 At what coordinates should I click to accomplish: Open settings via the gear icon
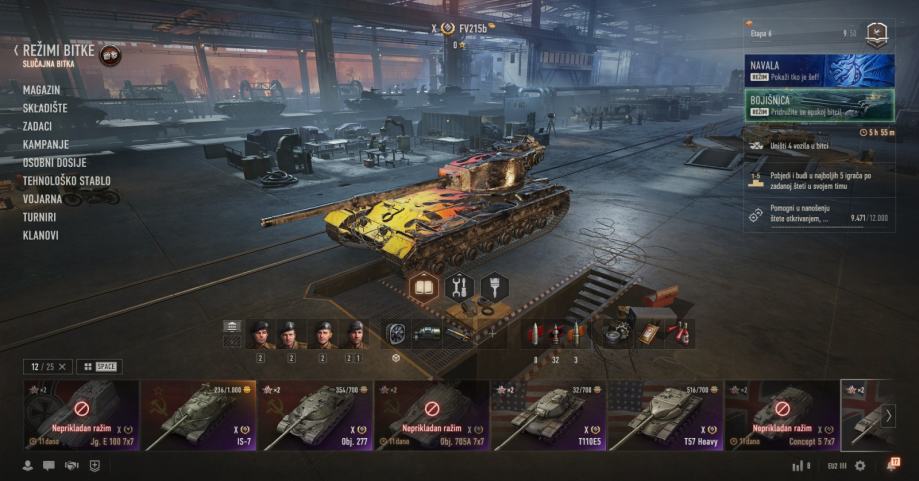860,466
